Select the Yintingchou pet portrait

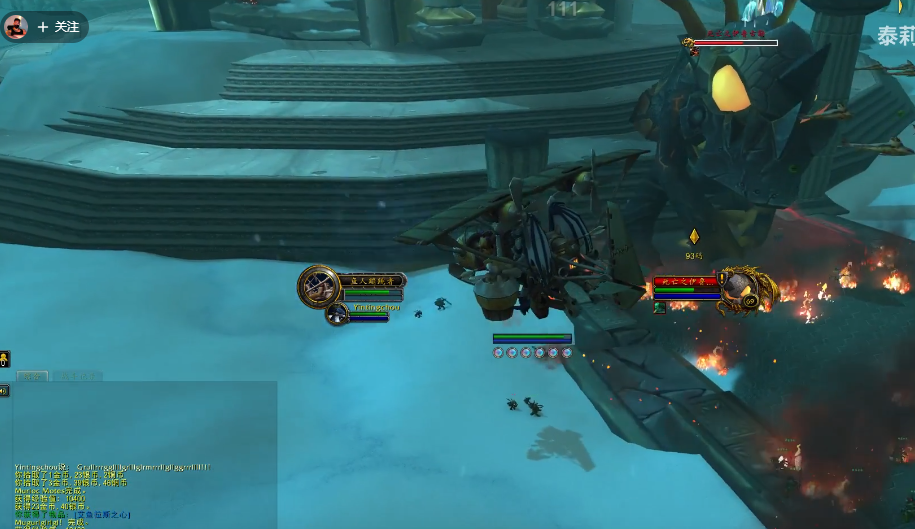click(337, 314)
